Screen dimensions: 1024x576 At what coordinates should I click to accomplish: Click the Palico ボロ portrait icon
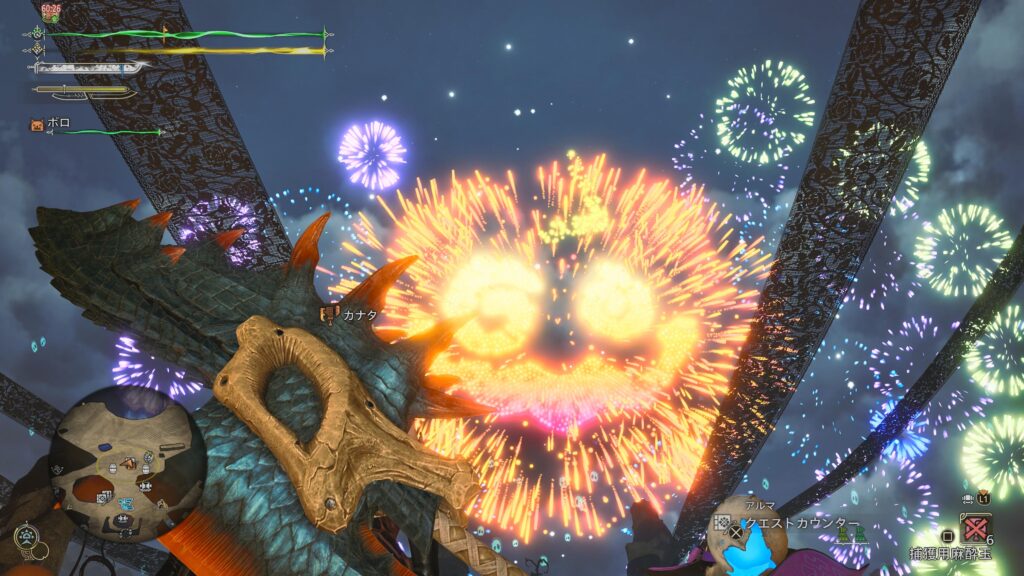pyautogui.click(x=38, y=126)
